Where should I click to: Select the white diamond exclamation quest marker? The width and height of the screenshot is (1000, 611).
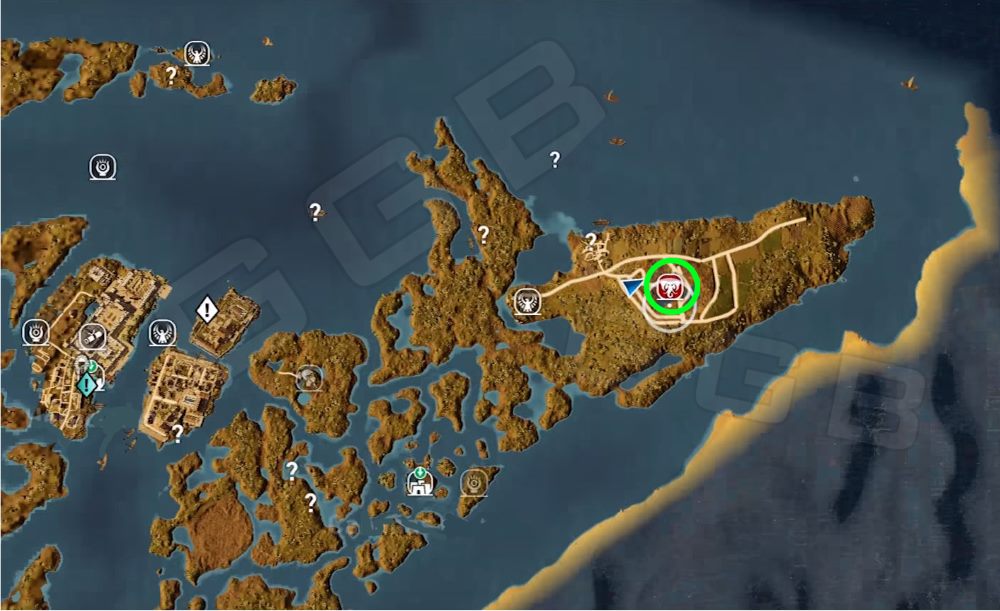pyautogui.click(x=207, y=308)
